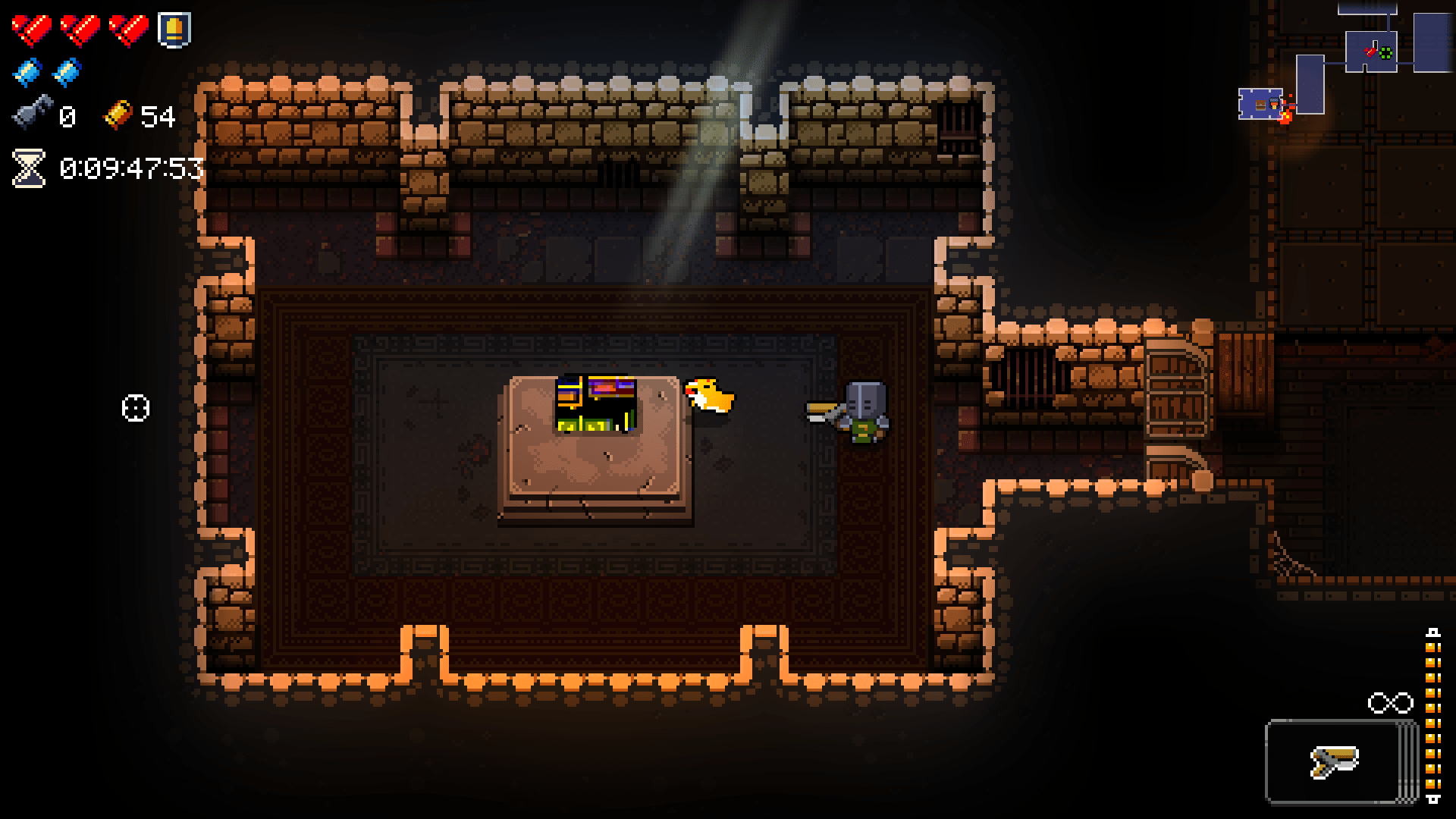Image resolution: width=1456 pixels, height=819 pixels.
Task: Click the timer reading 0:09:47:53
Action: point(130,168)
